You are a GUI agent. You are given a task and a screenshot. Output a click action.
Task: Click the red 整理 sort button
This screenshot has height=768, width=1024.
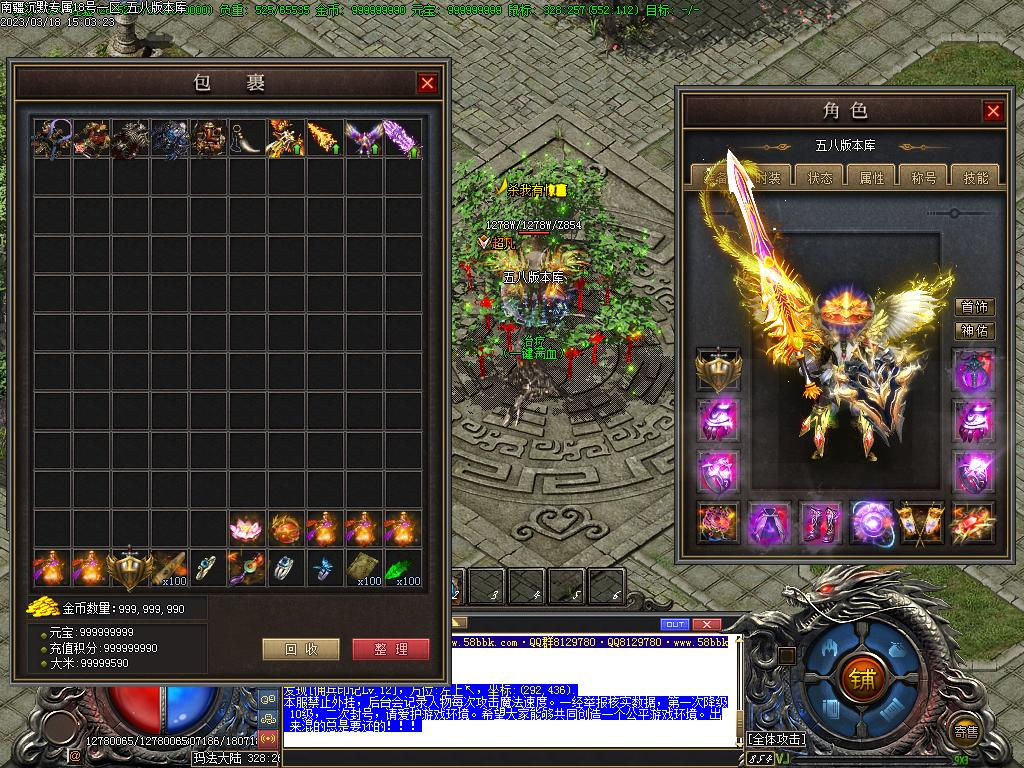[391, 649]
